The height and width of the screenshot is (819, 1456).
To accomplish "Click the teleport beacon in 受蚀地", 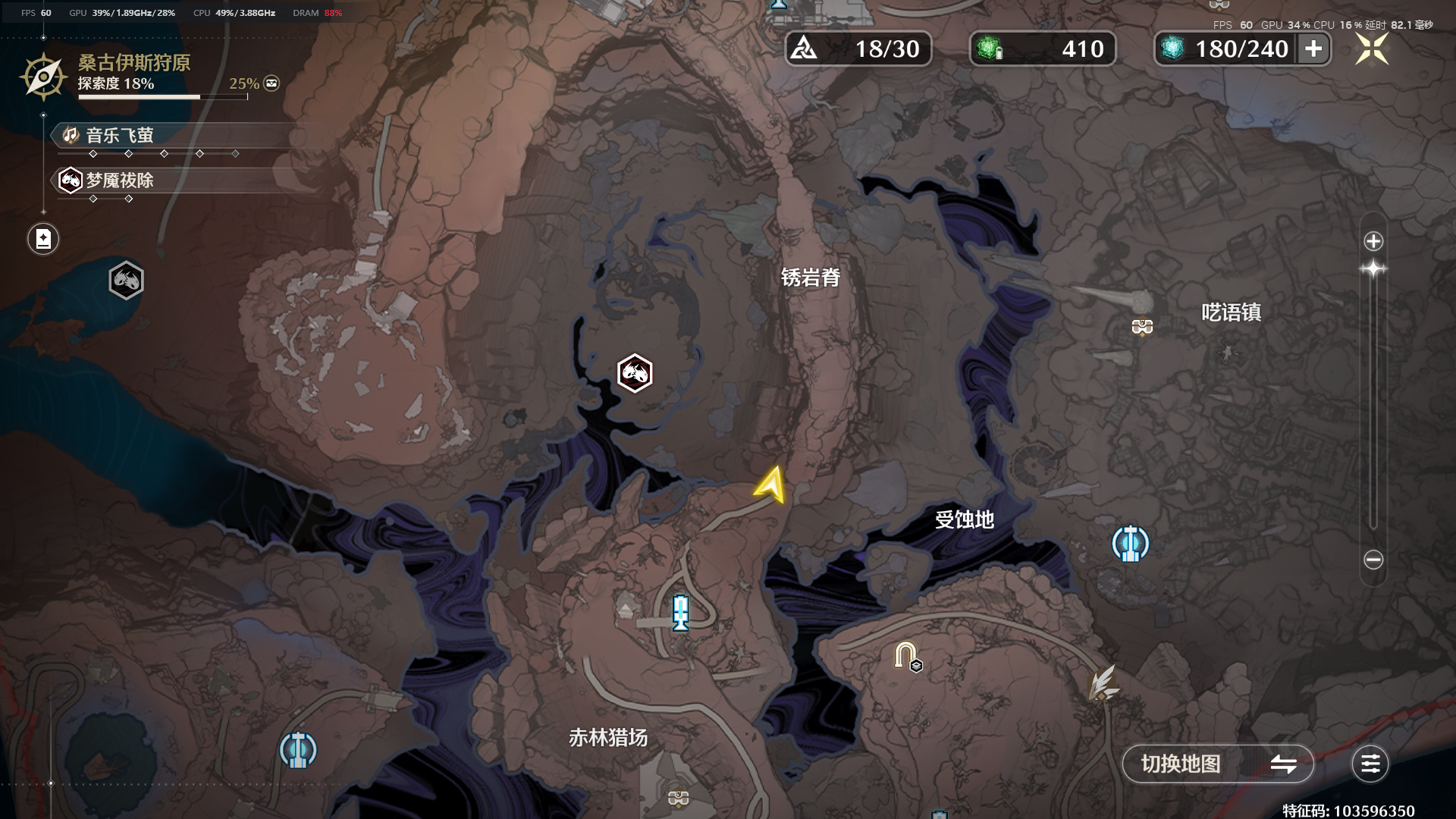I will point(1131,543).
